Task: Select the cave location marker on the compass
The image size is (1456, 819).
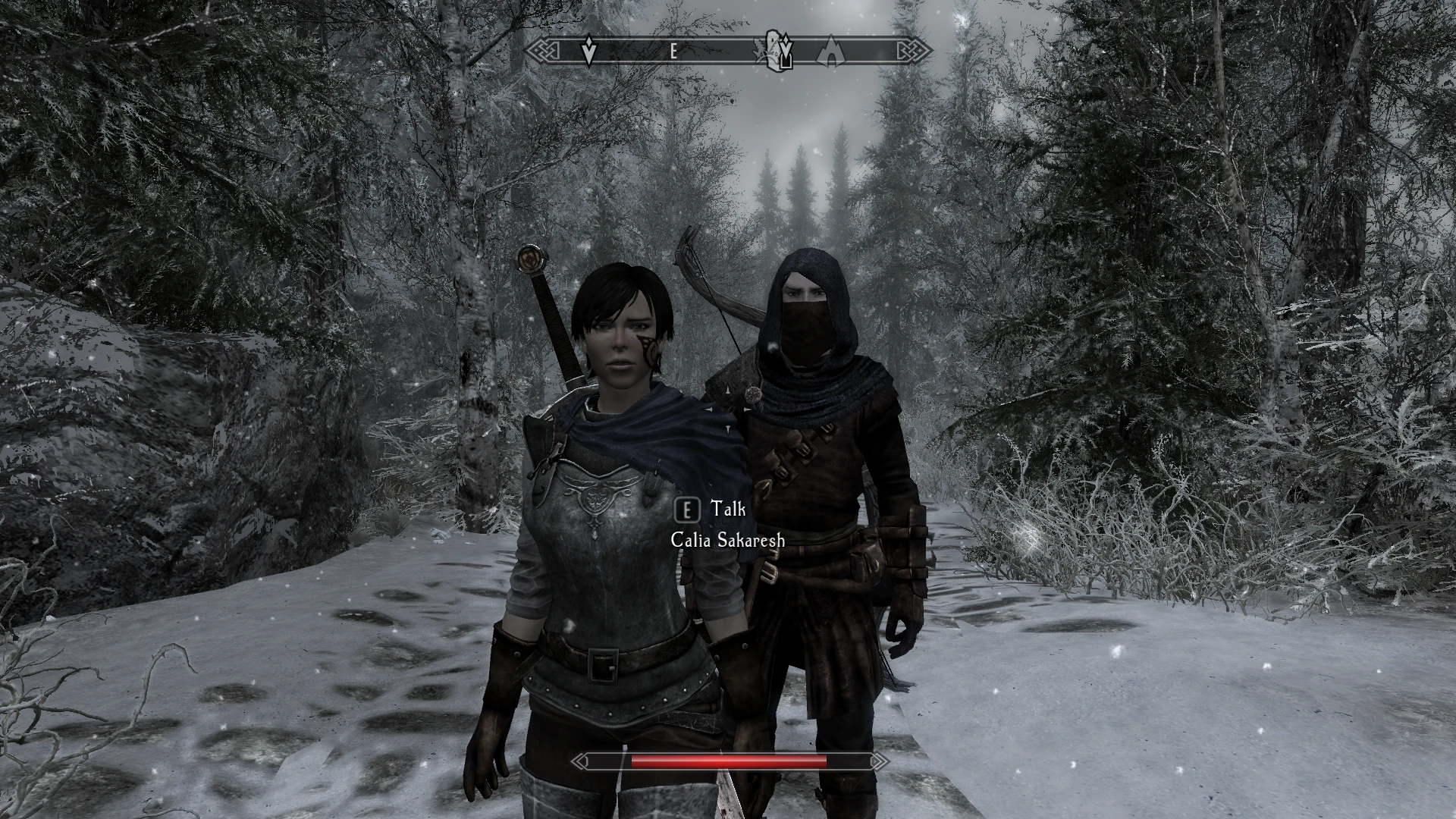Action: click(x=831, y=52)
